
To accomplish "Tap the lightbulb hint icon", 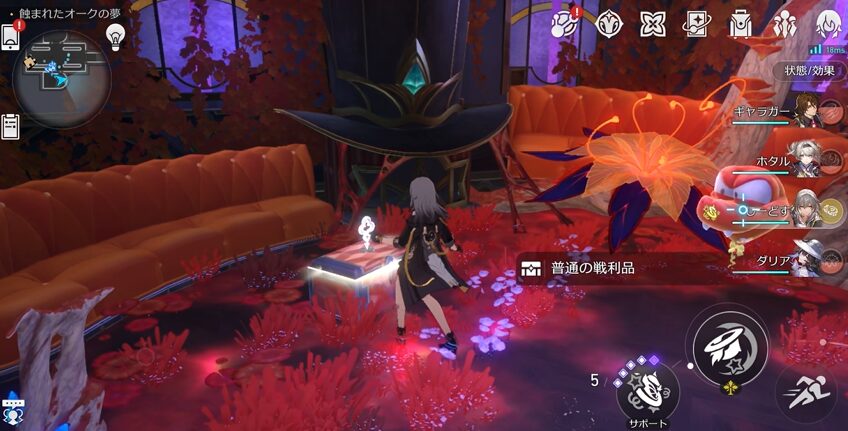I will pos(116,36).
